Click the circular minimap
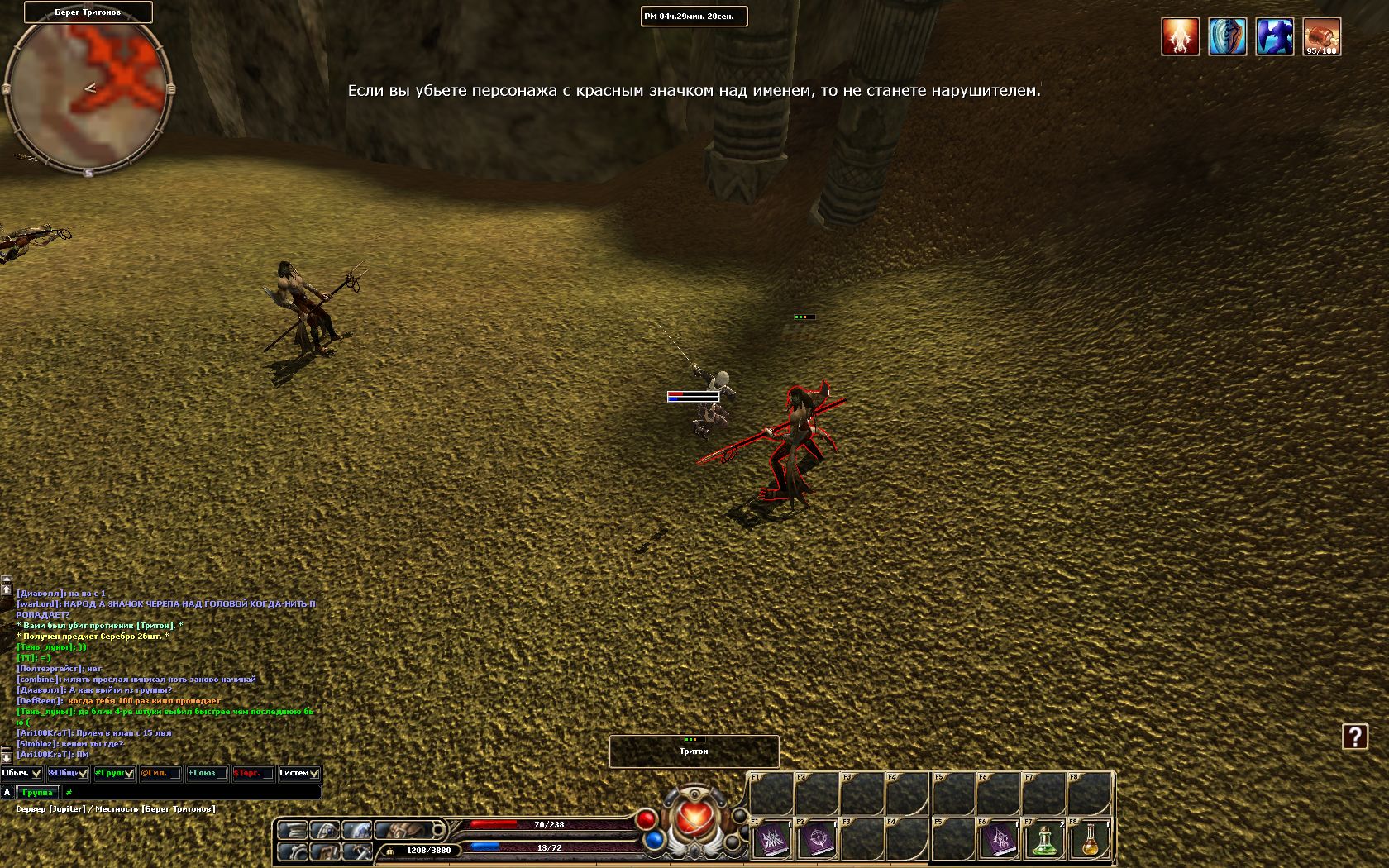This screenshot has width=1389, height=868. (x=88, y=89)
